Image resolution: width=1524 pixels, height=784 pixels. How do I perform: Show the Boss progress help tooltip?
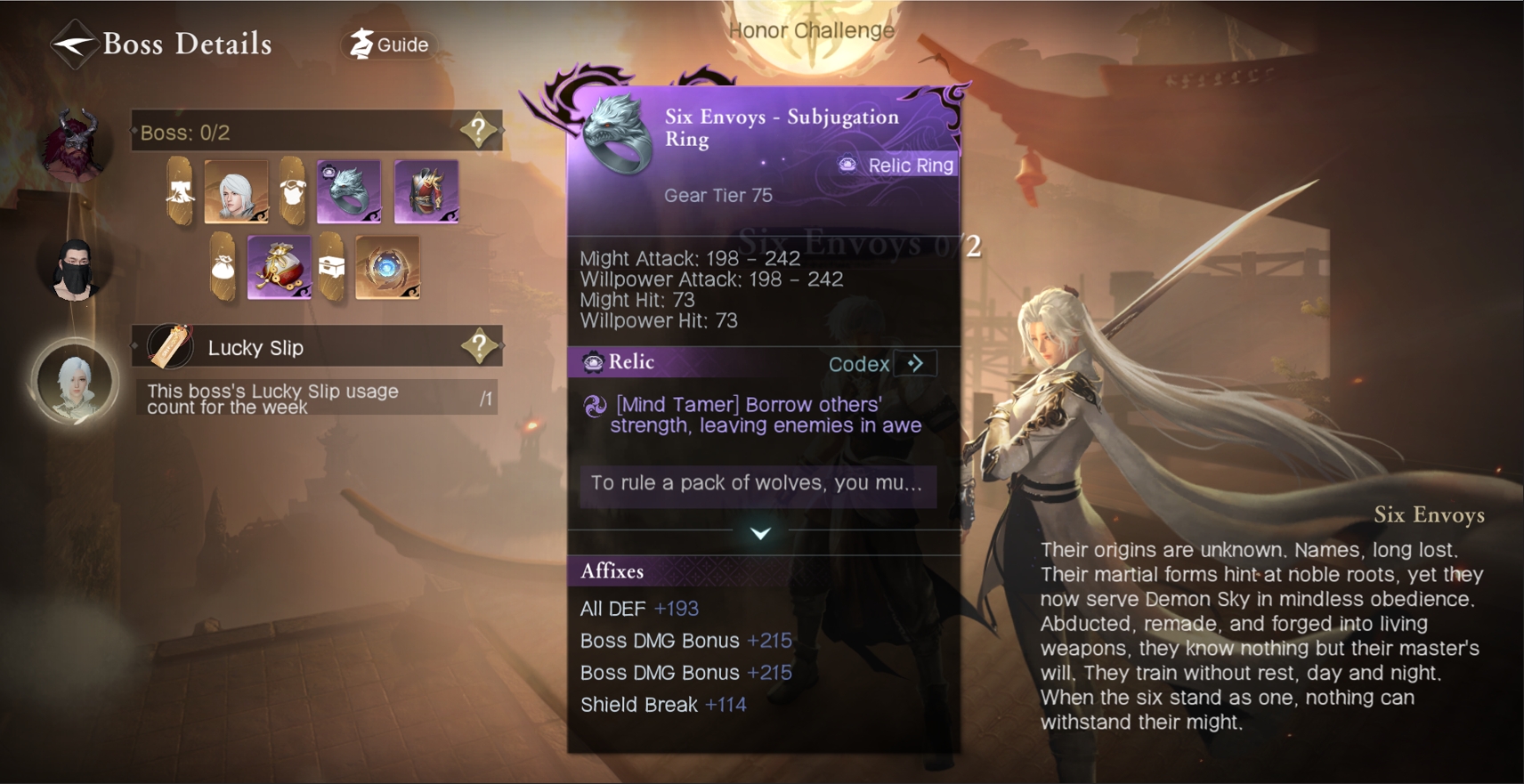(479, 131)
